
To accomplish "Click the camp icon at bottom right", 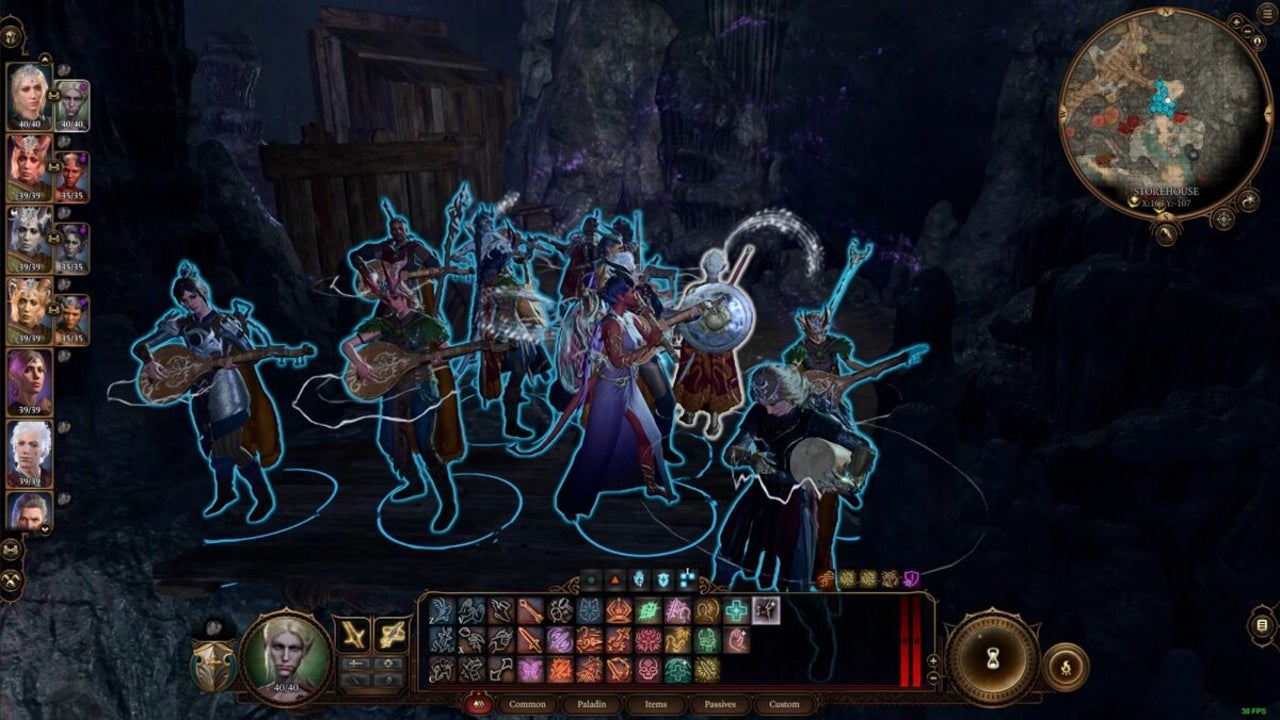I will tap(1066, 667).
